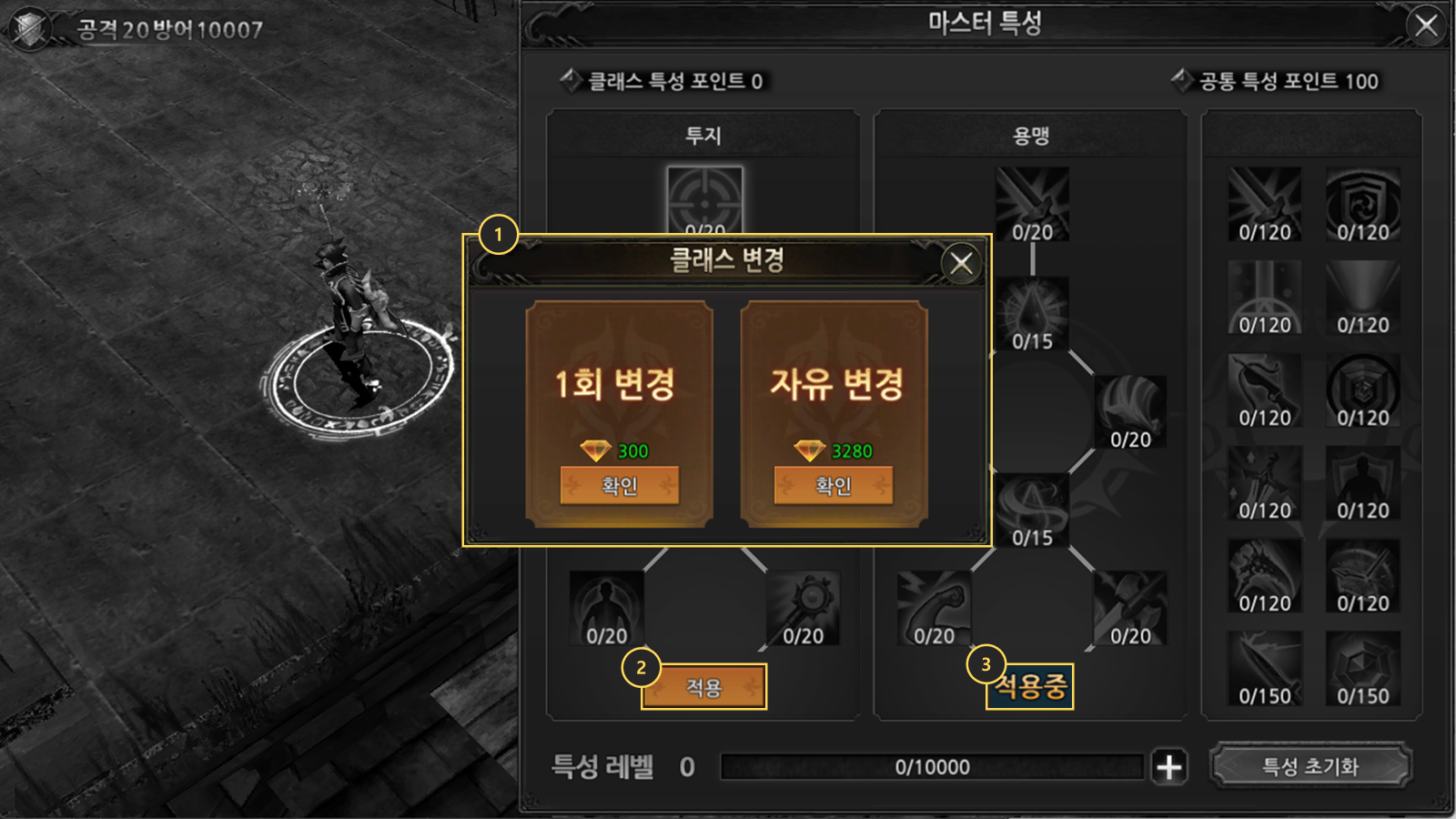Select the gem common trait with 0/150
This screenshot has height=819, width=1456.
(1362, 668)
